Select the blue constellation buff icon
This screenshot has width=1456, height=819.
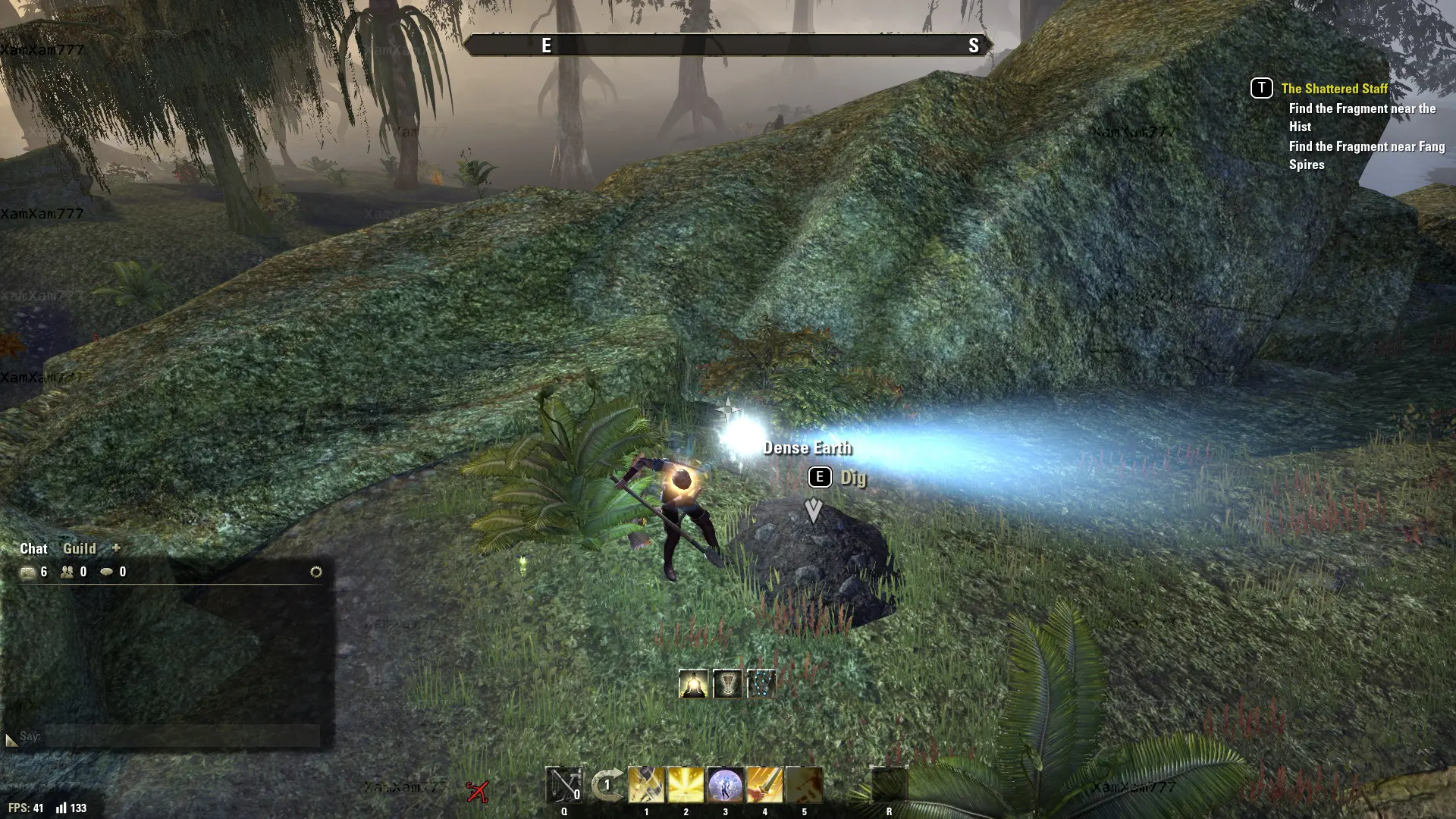[x=761, y=684]
